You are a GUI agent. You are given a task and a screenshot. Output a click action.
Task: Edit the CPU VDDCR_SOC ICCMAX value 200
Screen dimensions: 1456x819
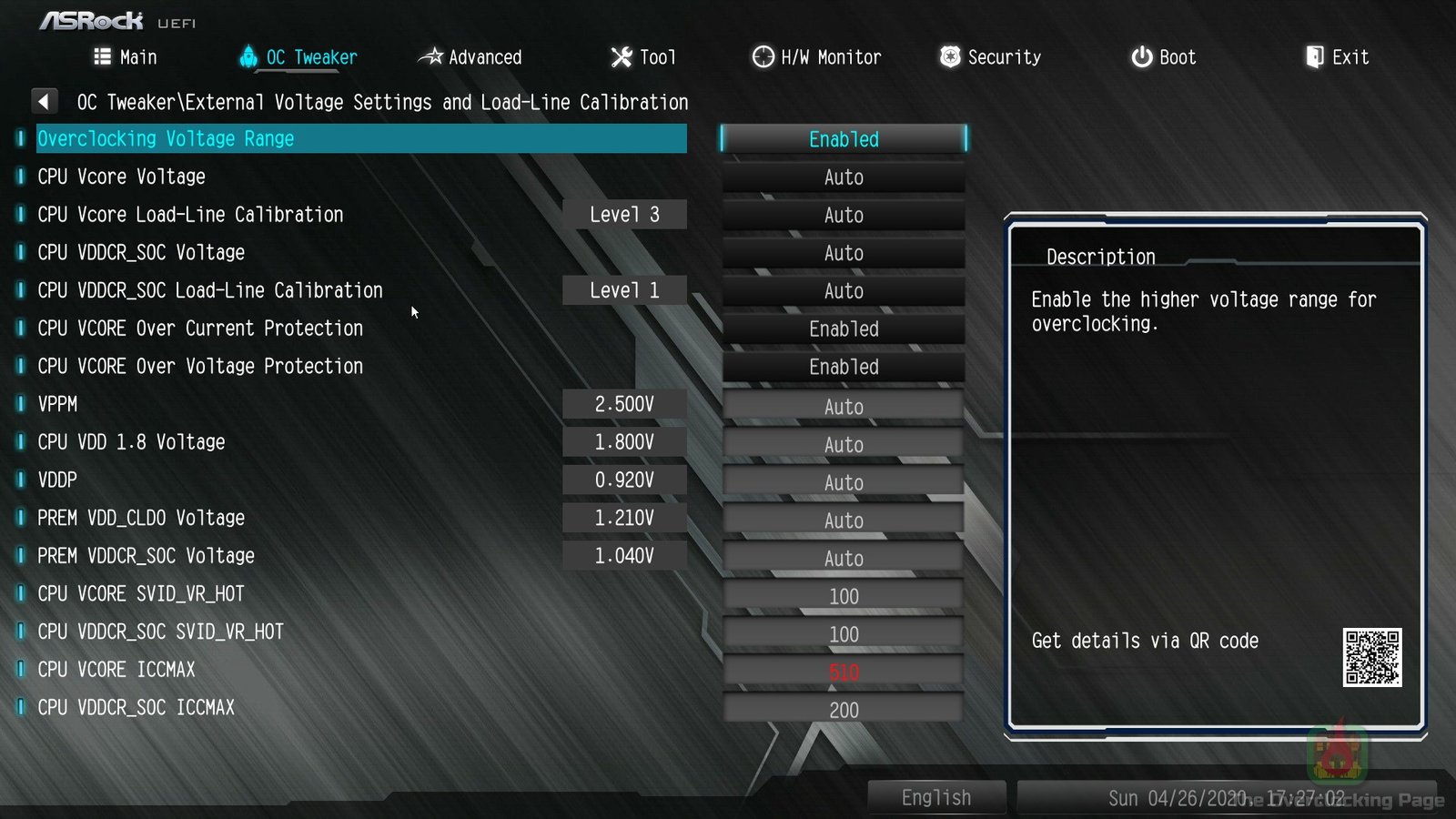pos(844,710)
